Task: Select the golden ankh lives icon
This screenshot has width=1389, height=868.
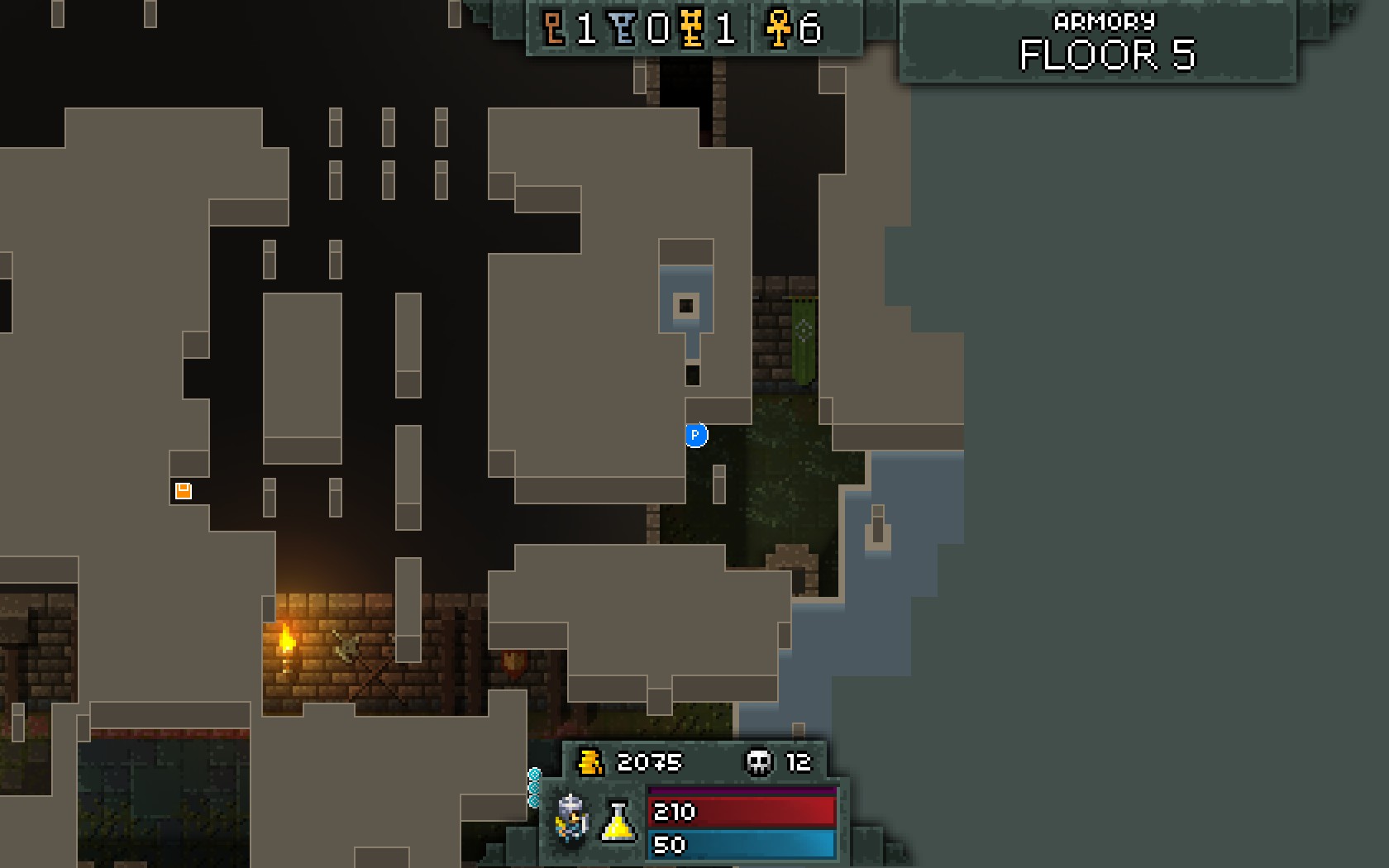Action: click(777, 30)
